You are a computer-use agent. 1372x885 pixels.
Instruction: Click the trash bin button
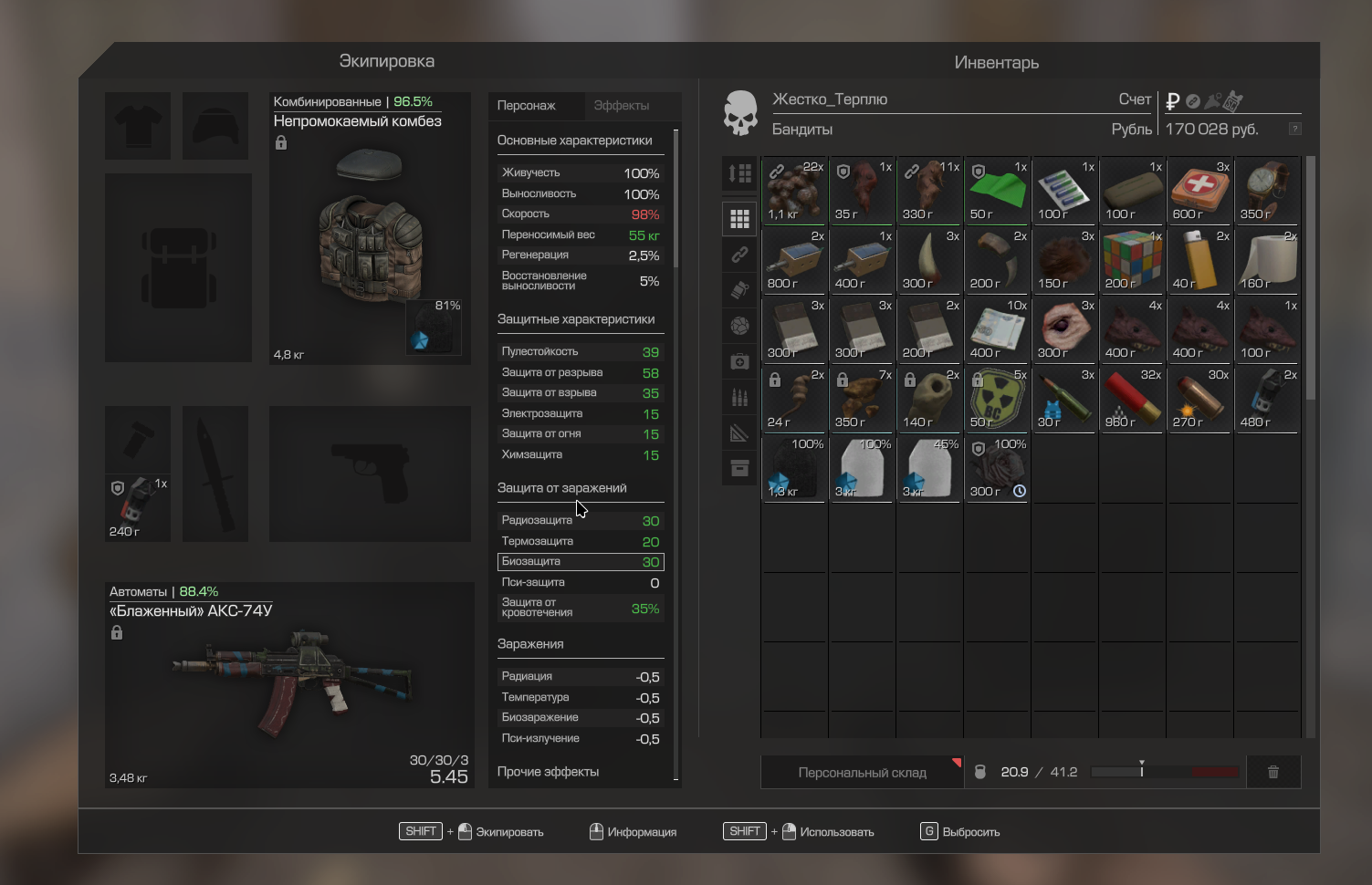pos(1273,773)
